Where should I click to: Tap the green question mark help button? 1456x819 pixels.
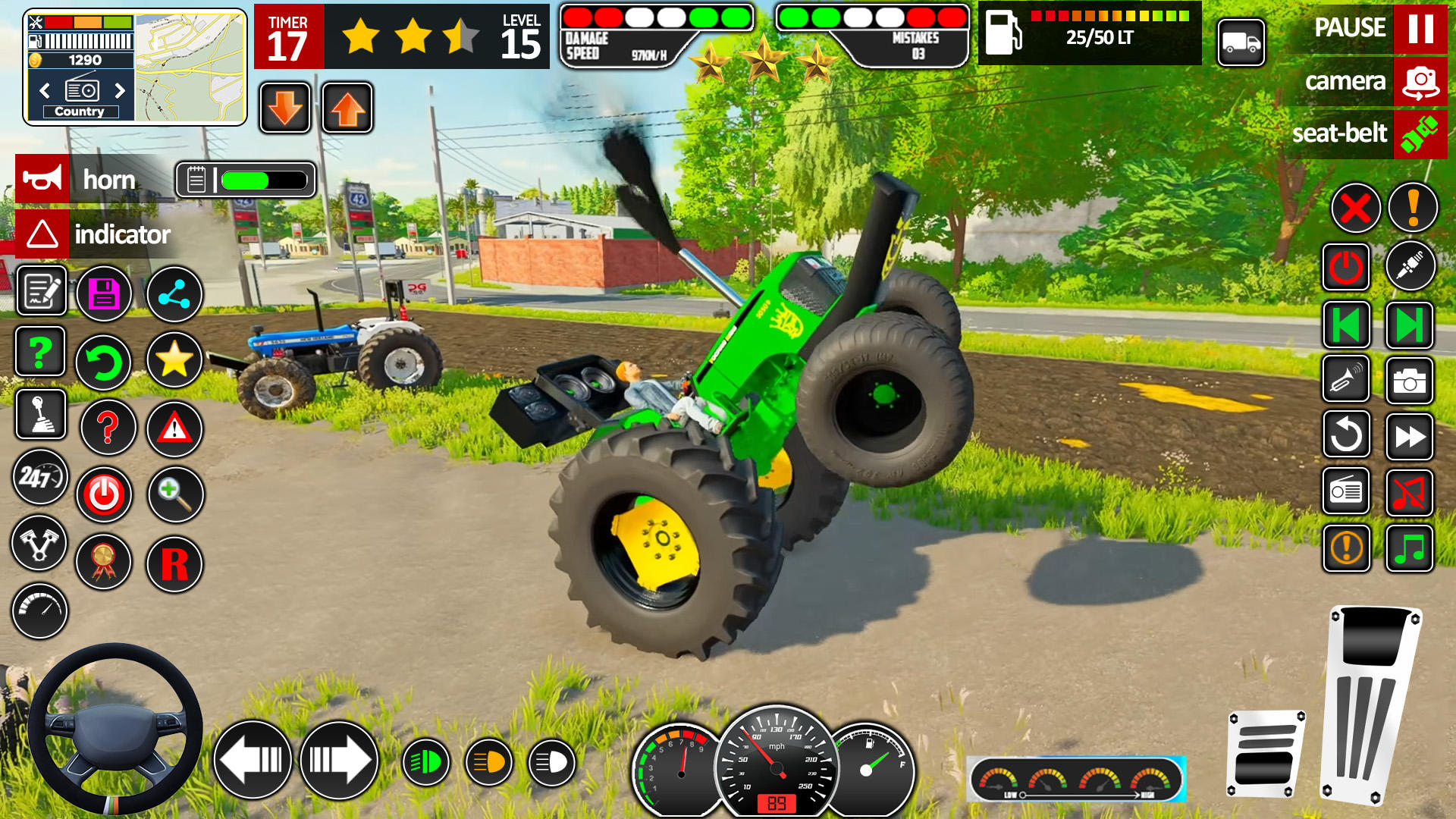(x=40, y=352)
